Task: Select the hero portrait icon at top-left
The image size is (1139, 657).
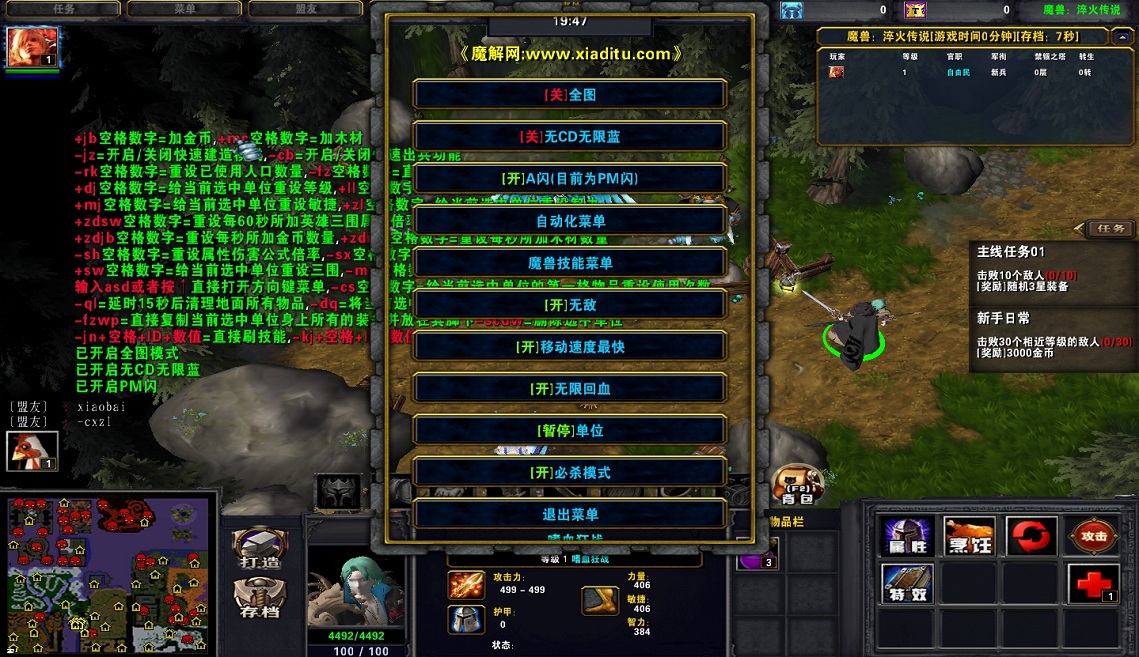Action: pos(33,47)
